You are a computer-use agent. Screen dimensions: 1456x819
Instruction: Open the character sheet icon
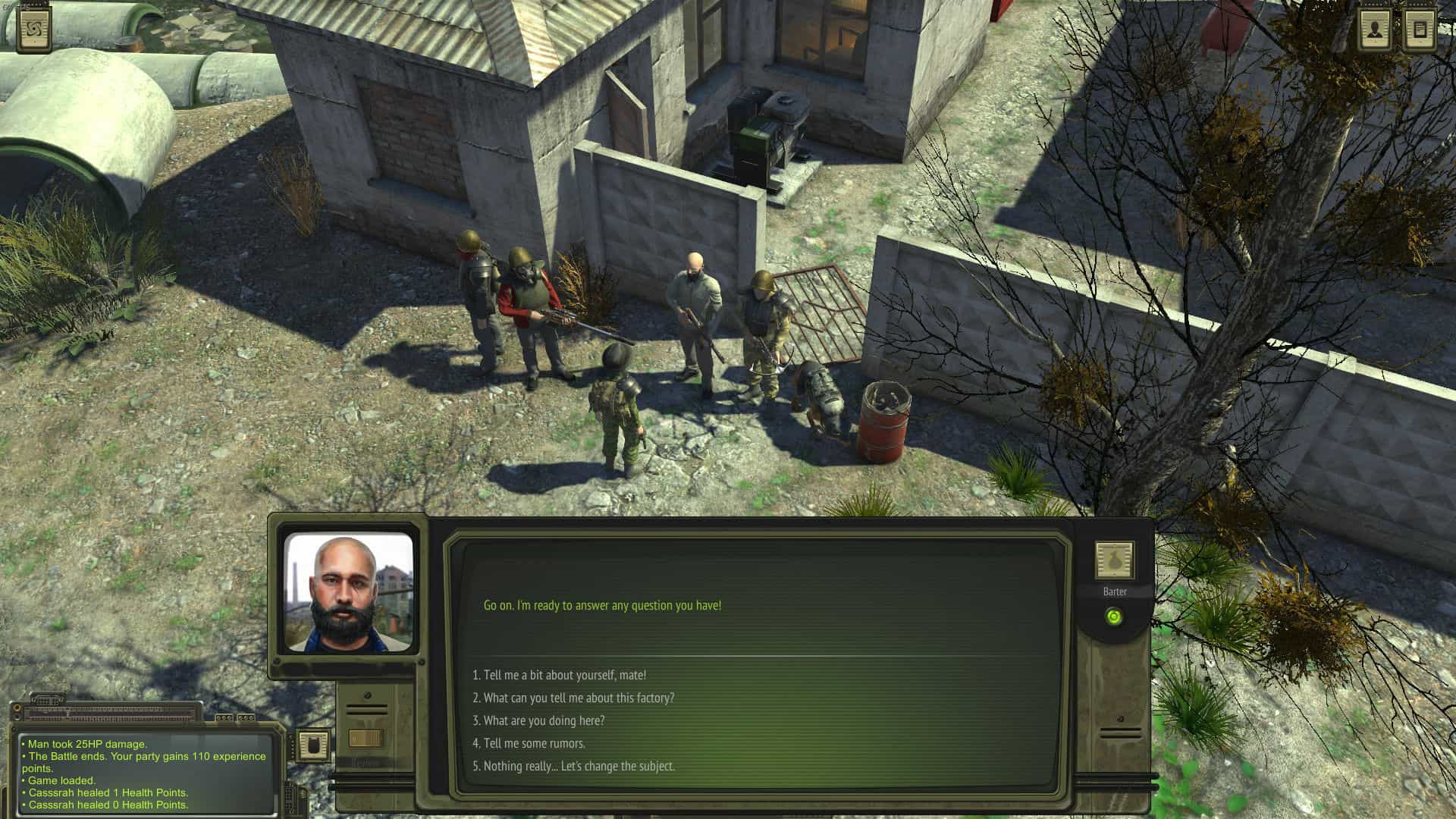(x=1374, y=30)
